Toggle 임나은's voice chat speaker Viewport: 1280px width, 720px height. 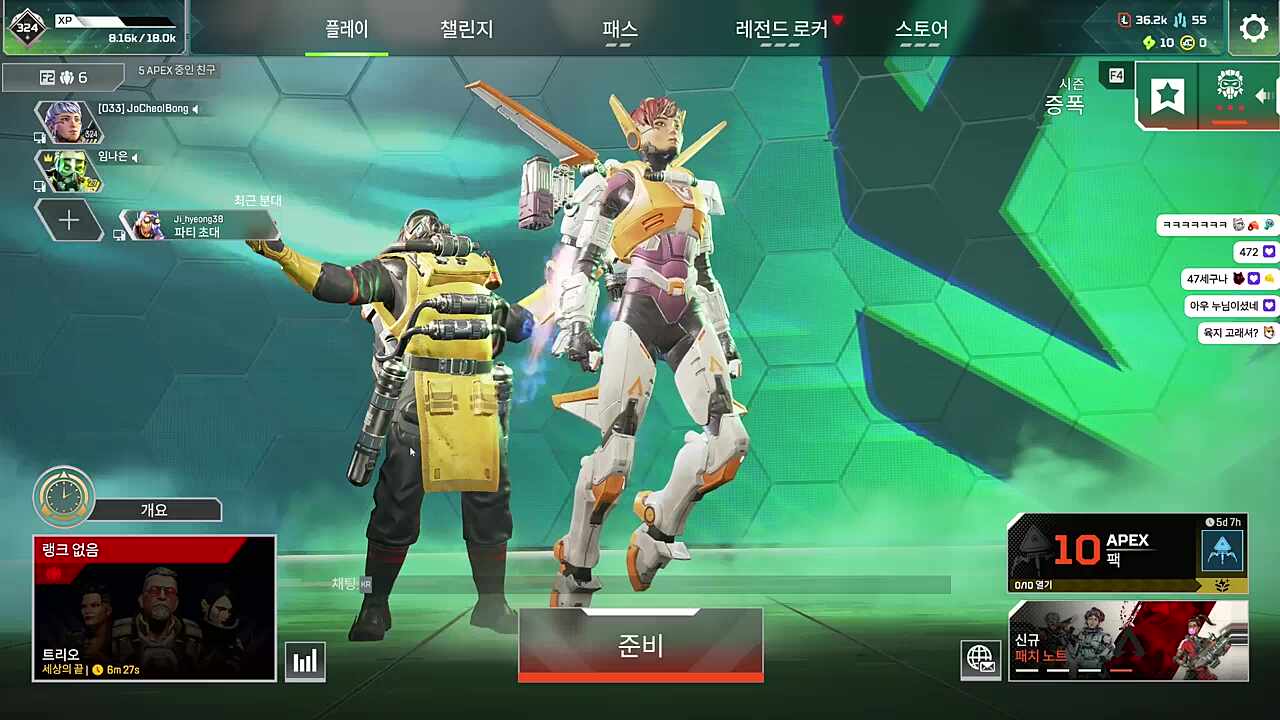tap(134, 159)
